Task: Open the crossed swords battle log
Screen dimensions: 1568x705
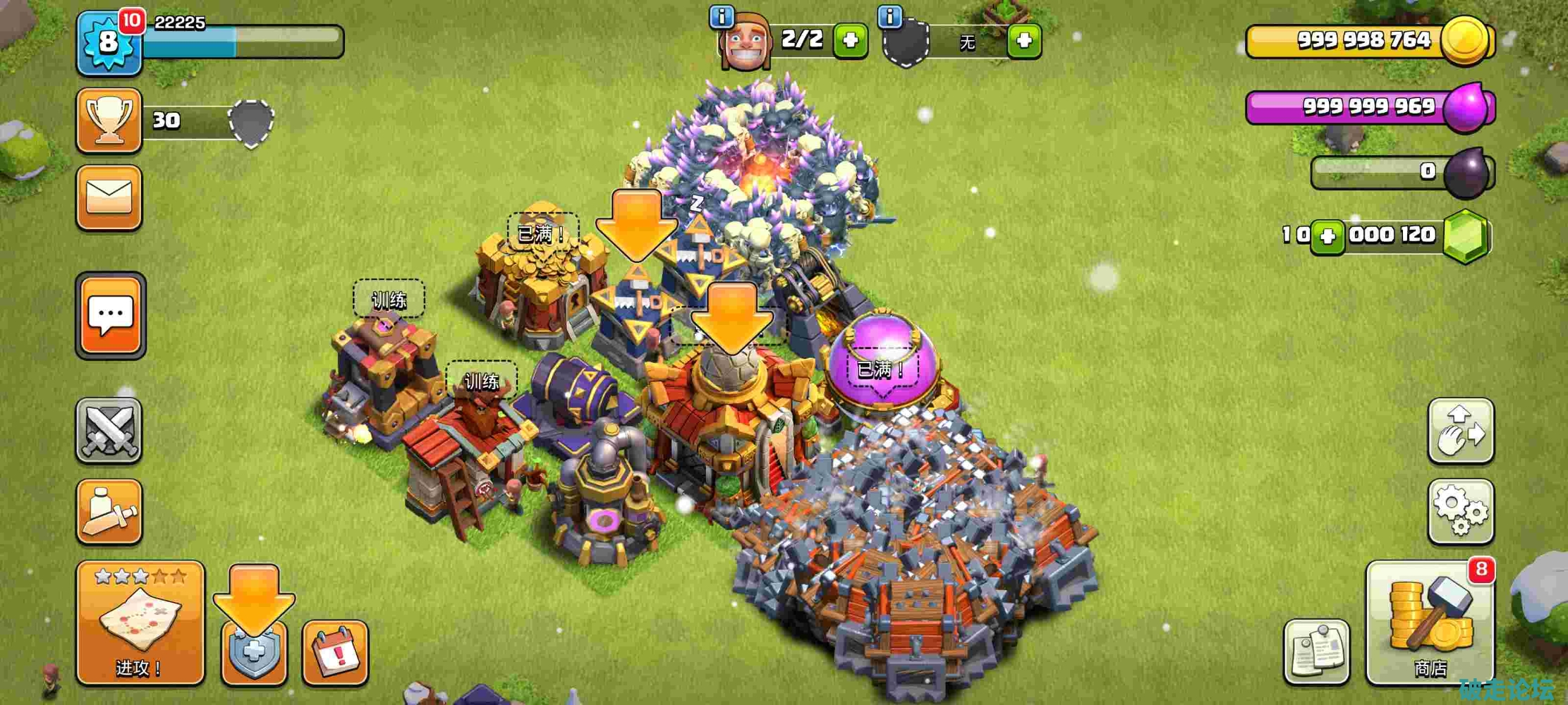Action: (109, 431)
